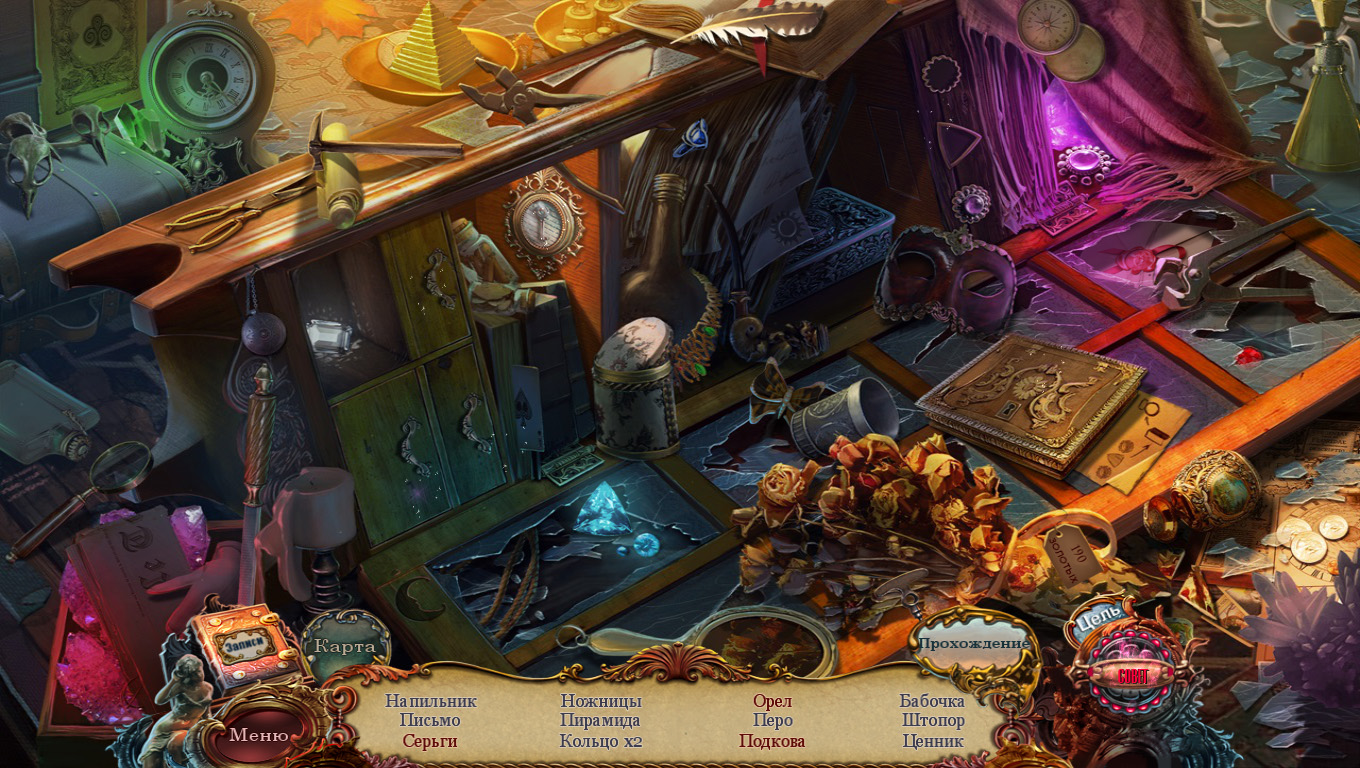
Task: Open the Карта map button
Action: [345, 646]
